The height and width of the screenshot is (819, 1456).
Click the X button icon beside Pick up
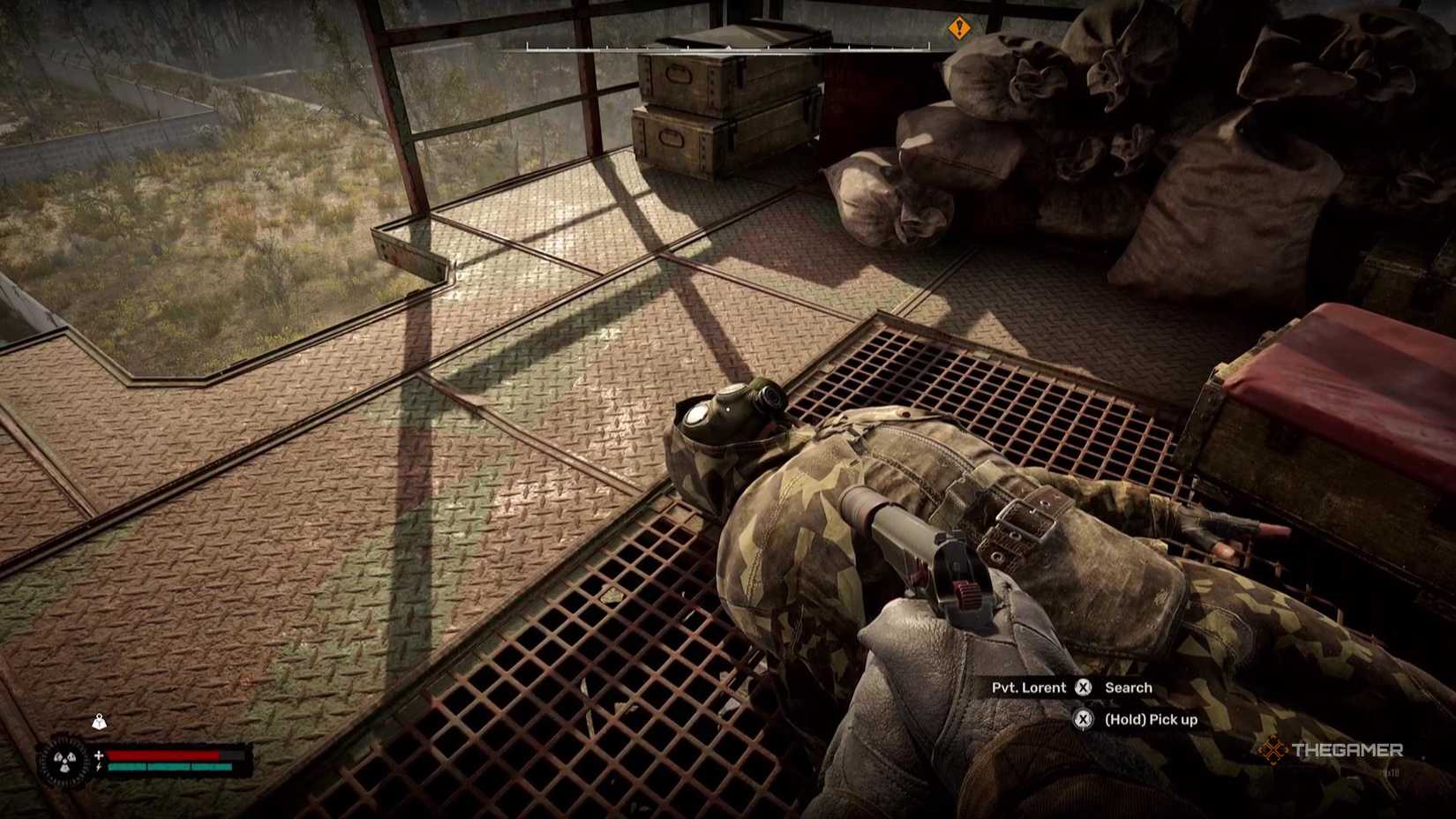[1083, 719]
